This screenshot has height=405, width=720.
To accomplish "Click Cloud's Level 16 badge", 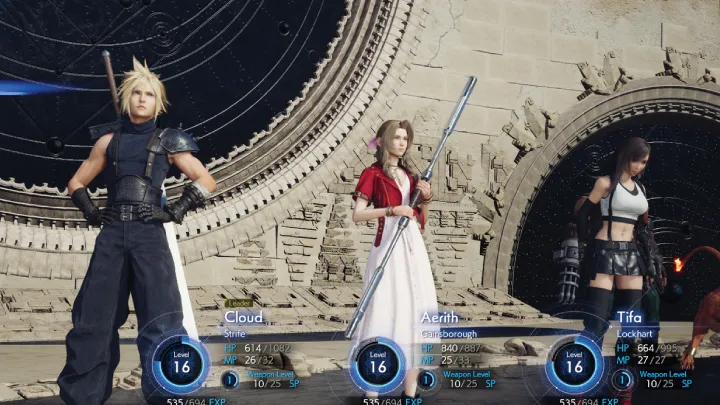I will click(181, 364).
